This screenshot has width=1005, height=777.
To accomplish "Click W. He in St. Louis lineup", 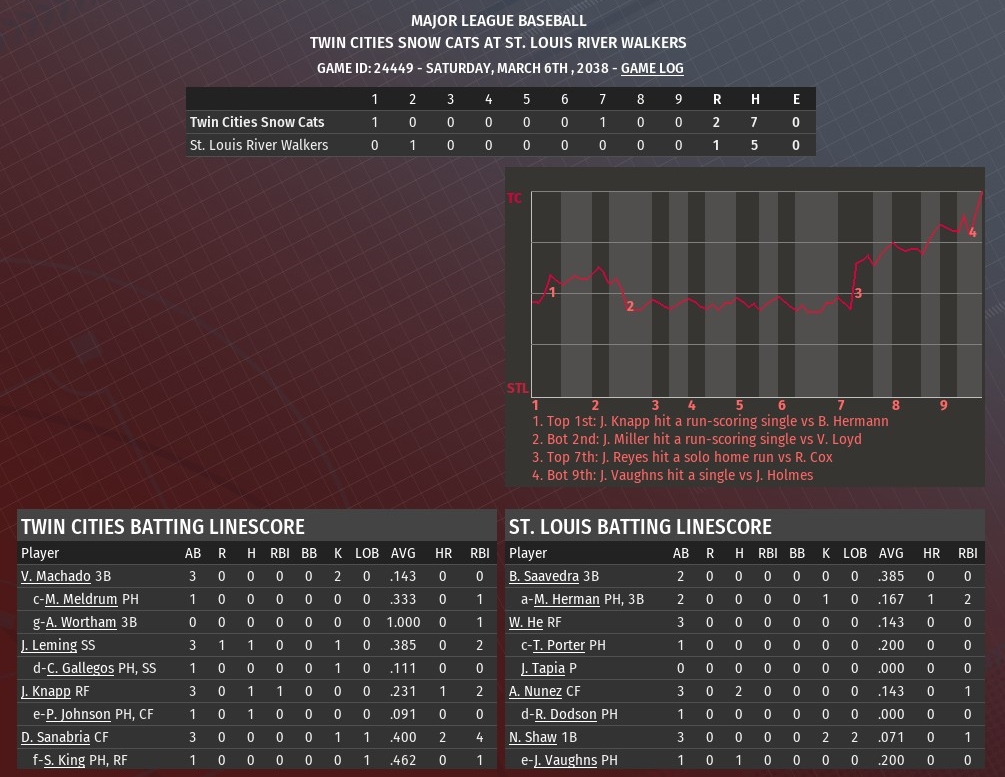I will (526, 622).
